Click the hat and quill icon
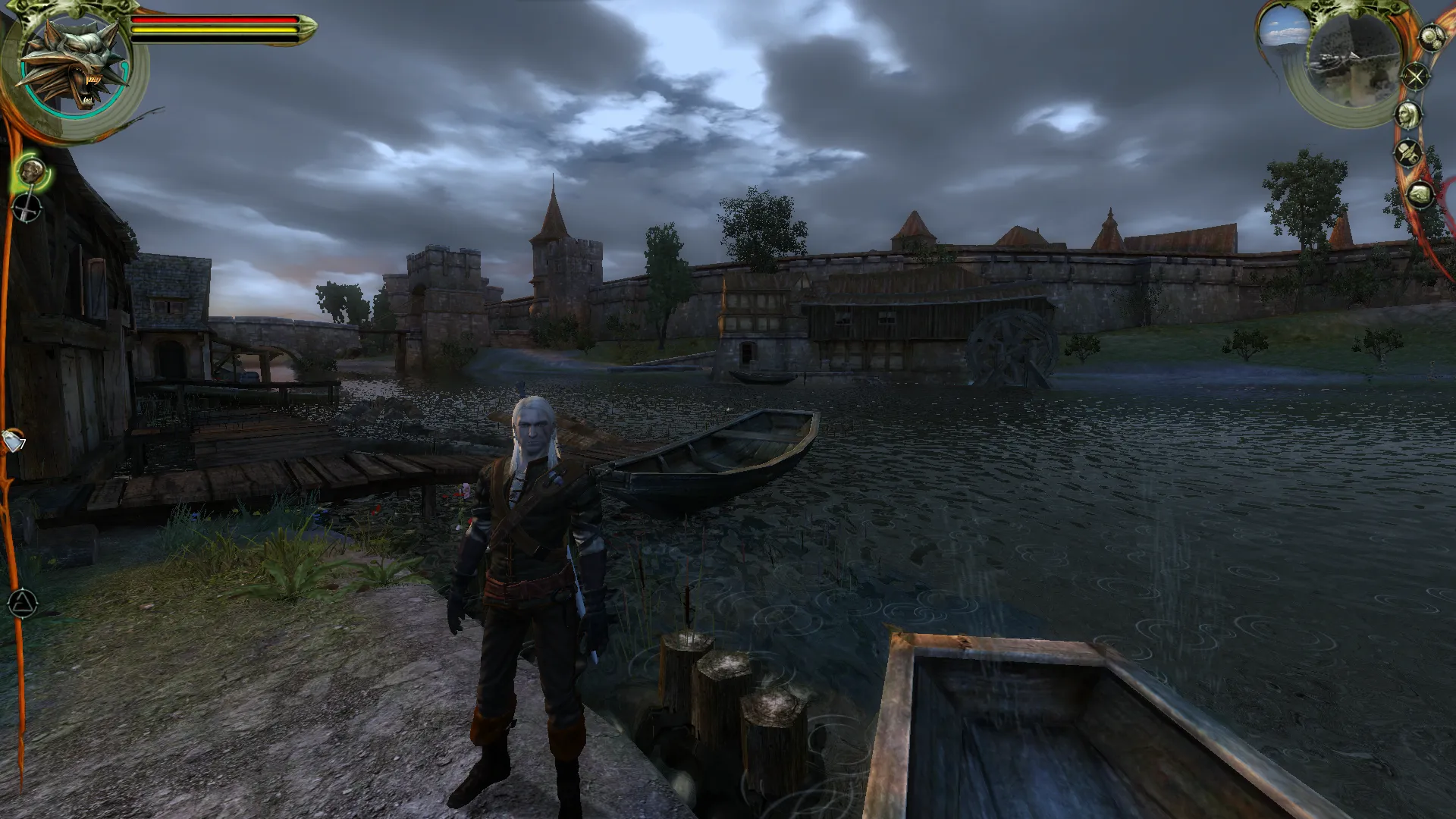Viewport: 1456px width, 819px height. (1408, 153)
